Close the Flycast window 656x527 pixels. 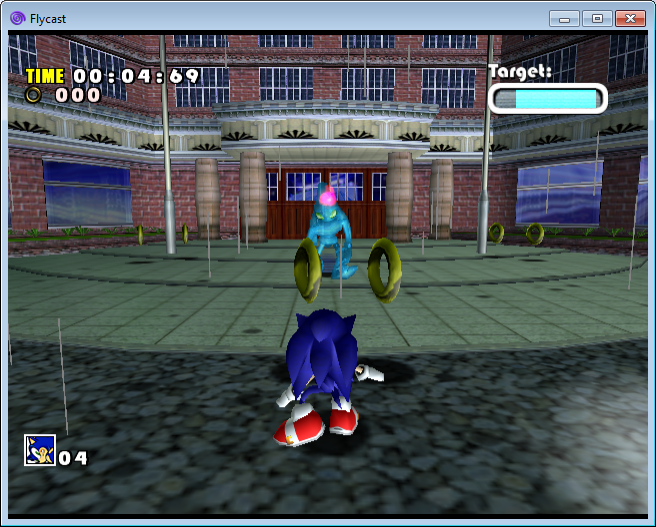pyautogui.click(x=629, y=18)
